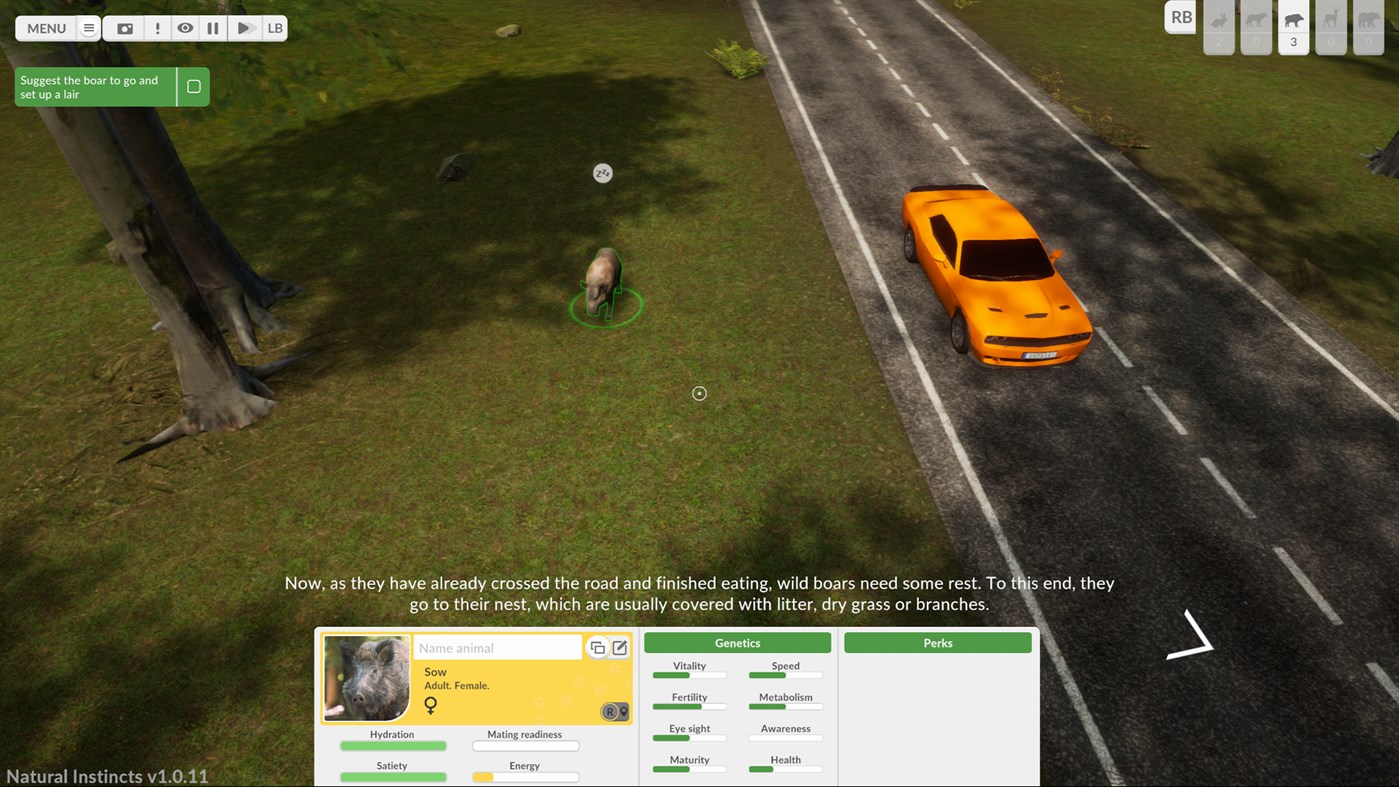Click the copy animal icon beside the name field
Screen dimensions: 1399x787
pyautogui.click(x=597, y=647)
